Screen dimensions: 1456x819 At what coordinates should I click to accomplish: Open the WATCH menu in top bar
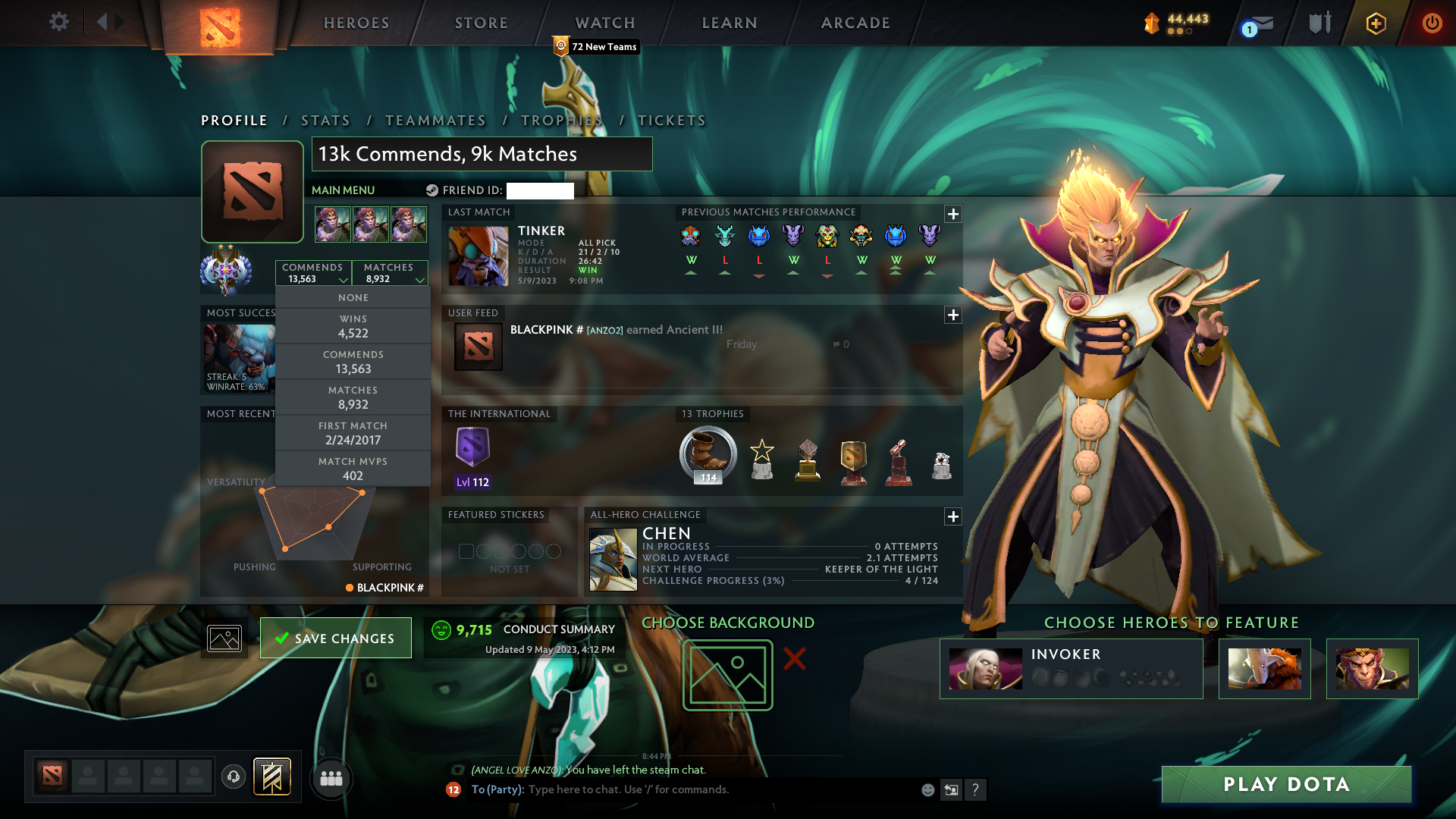click(604, 22)
